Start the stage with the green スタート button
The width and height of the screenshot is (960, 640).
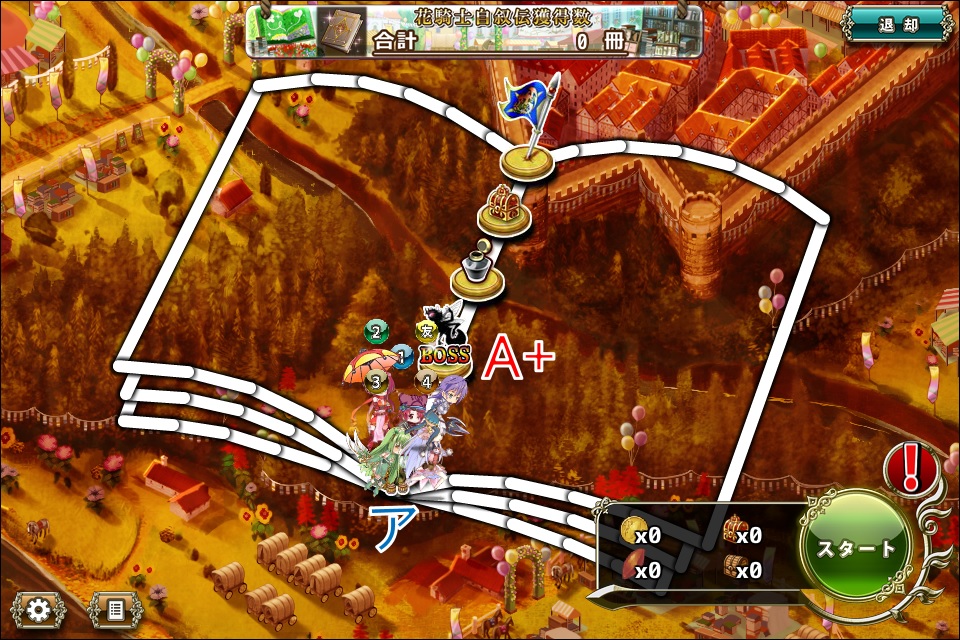(x=857, y=548)
